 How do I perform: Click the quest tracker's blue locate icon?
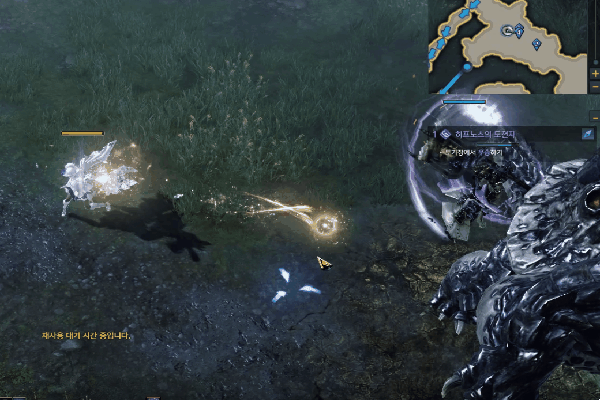588,133
